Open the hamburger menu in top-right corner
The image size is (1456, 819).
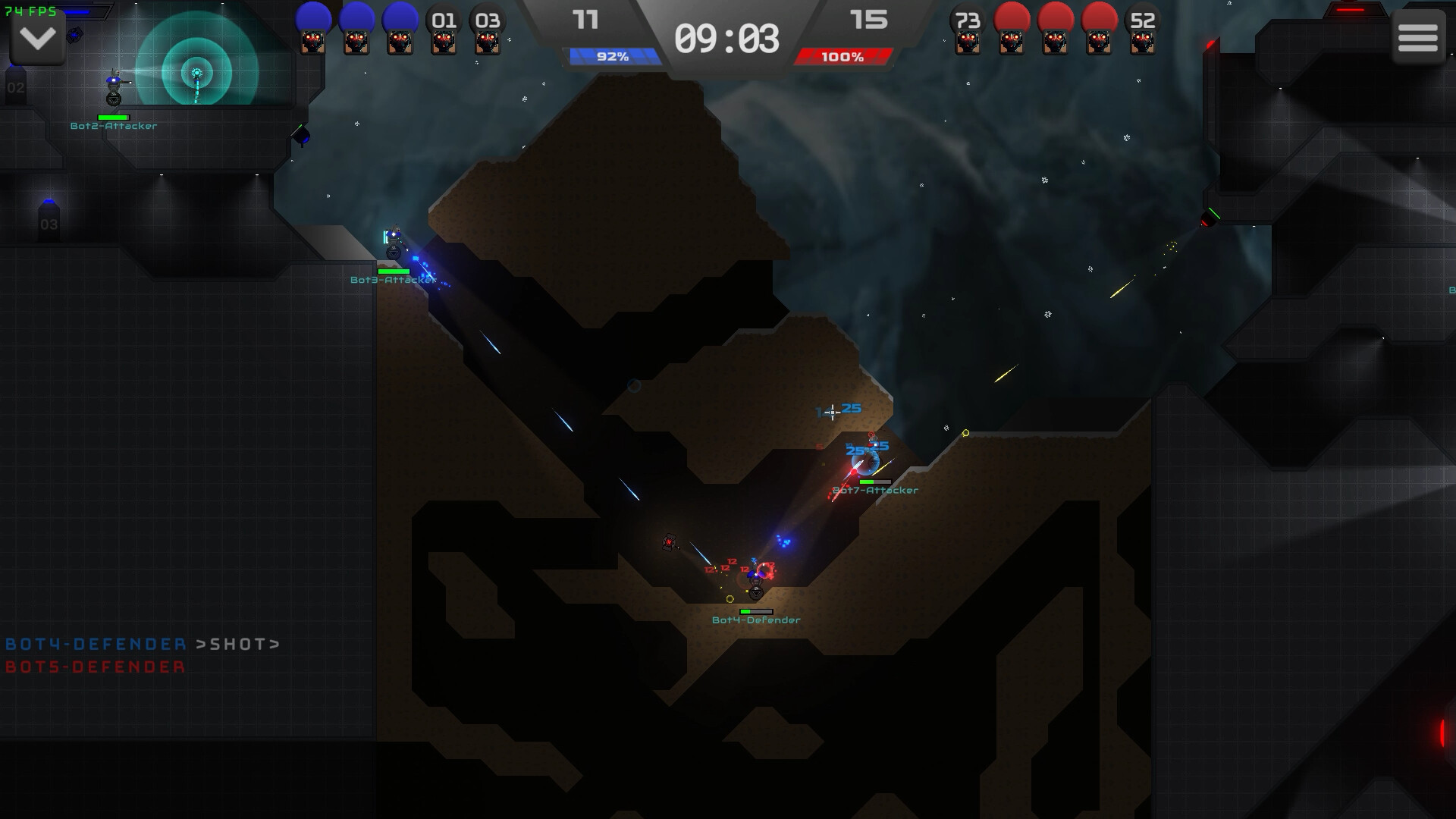click(1417, 36)
